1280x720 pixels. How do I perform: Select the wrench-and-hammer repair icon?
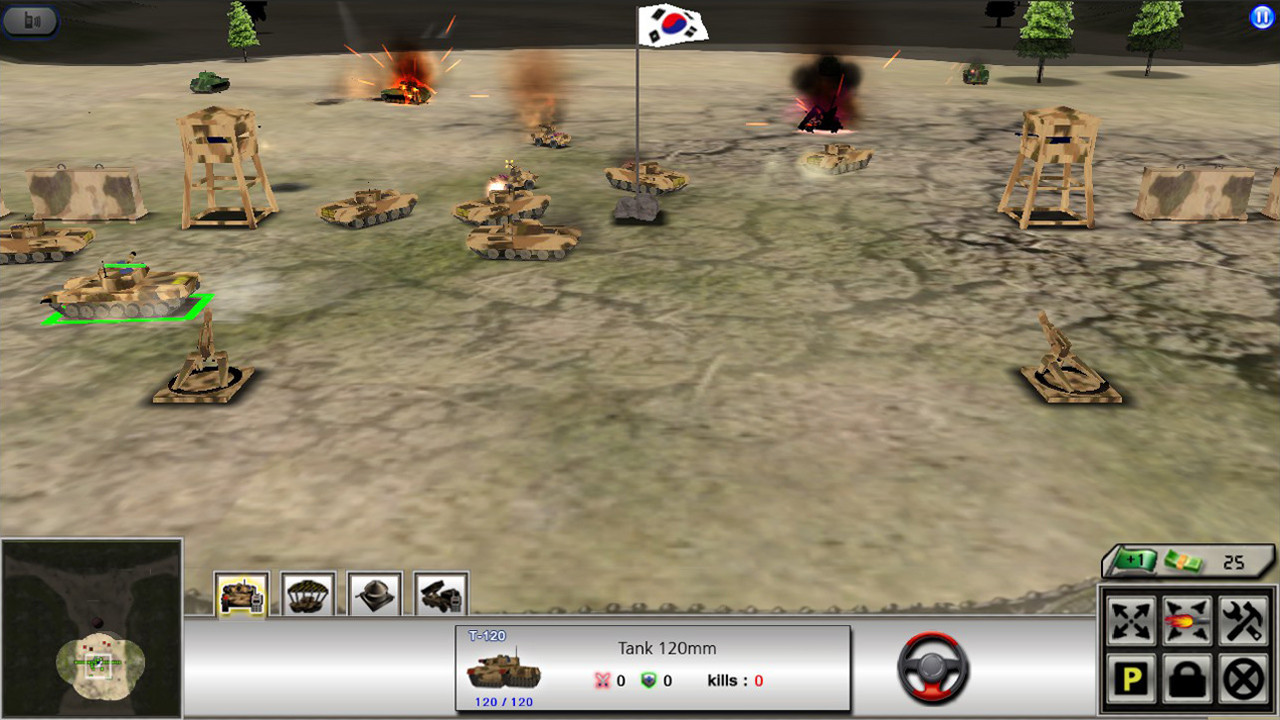1246,620
